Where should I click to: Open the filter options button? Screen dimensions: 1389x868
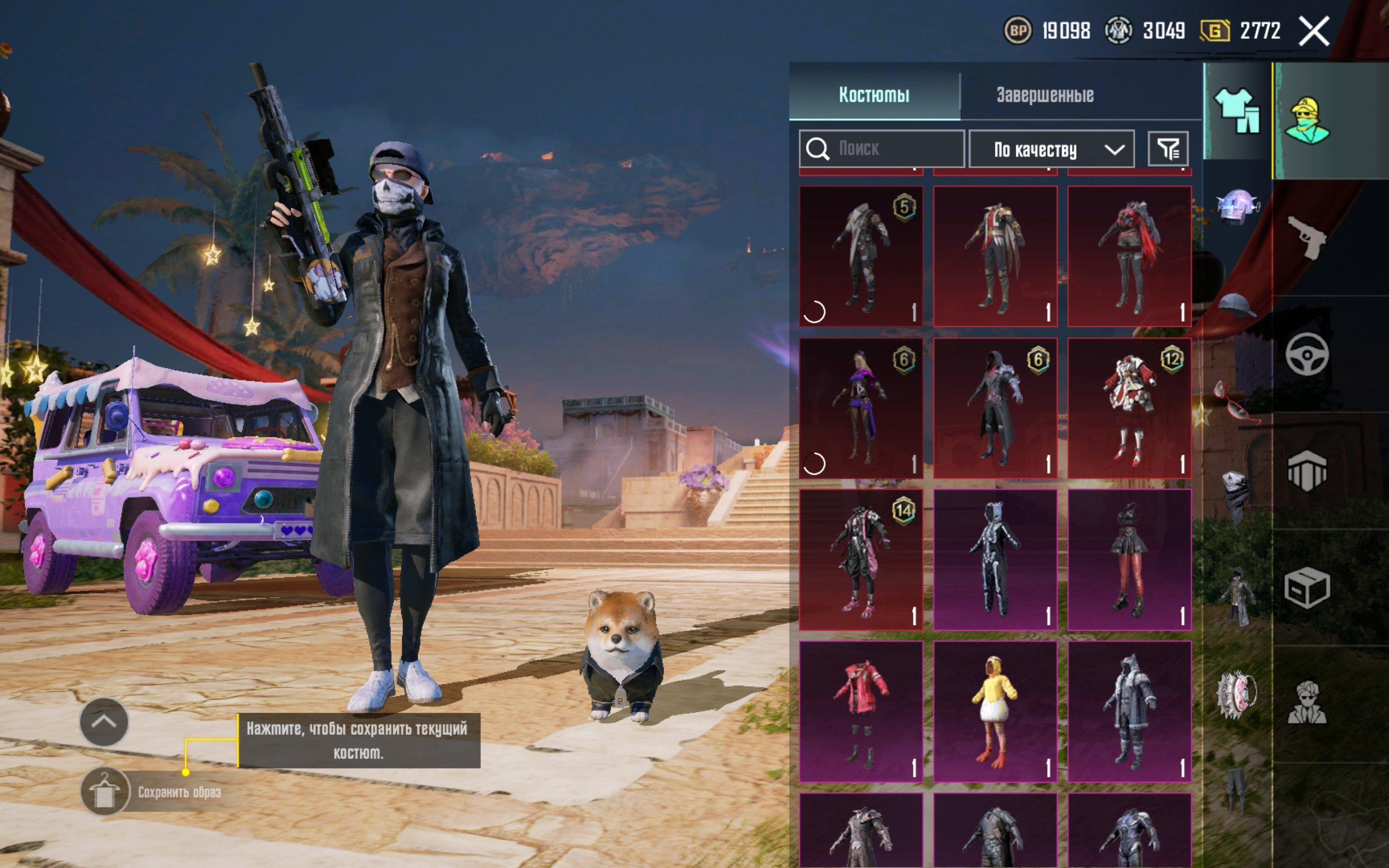[x=1168, y=149]
